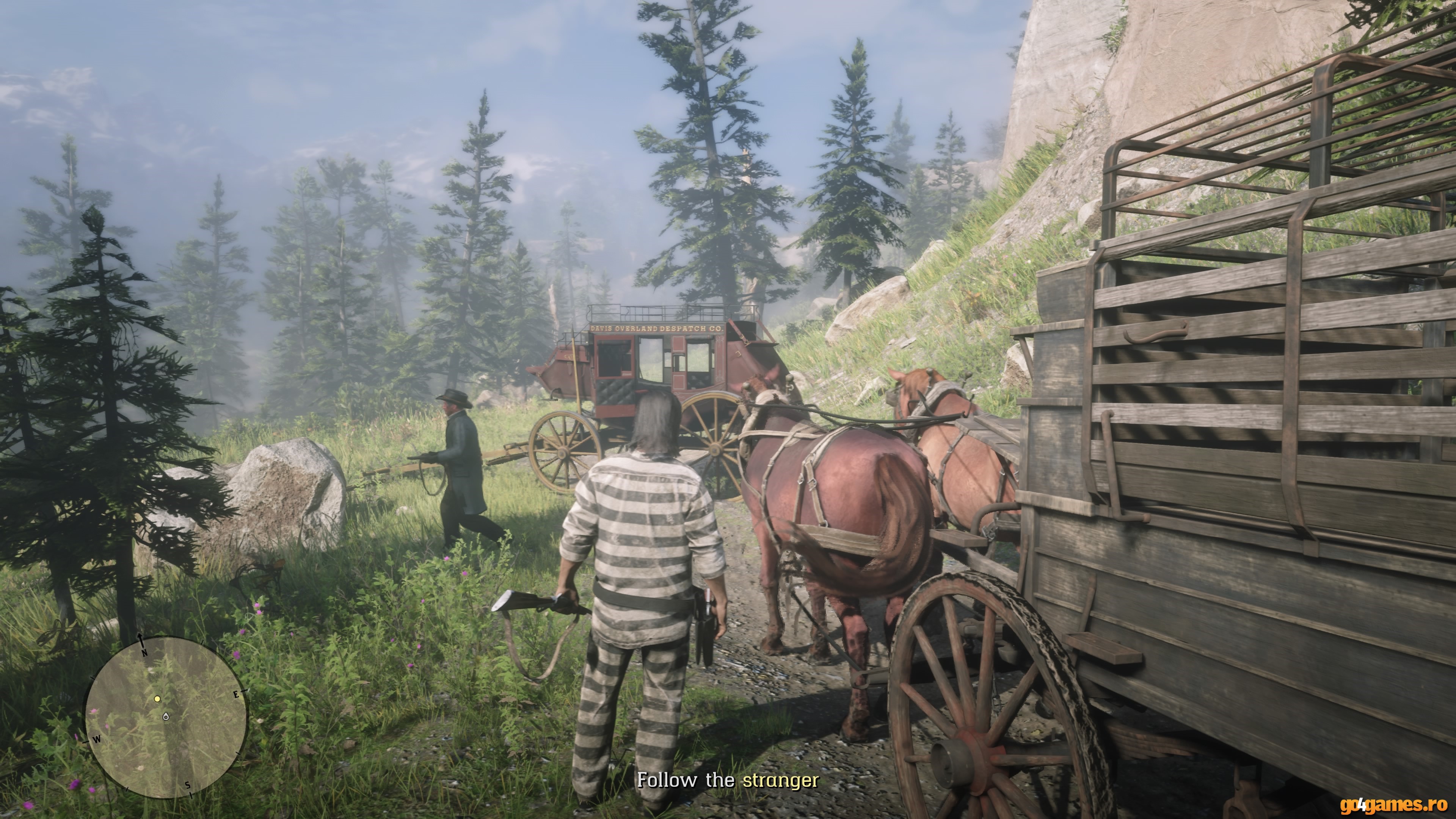Image resolution: width=1456 pixels, height=819 pixels.
Task: Select the yellow stranger marker on minimap
Action: 158,698
